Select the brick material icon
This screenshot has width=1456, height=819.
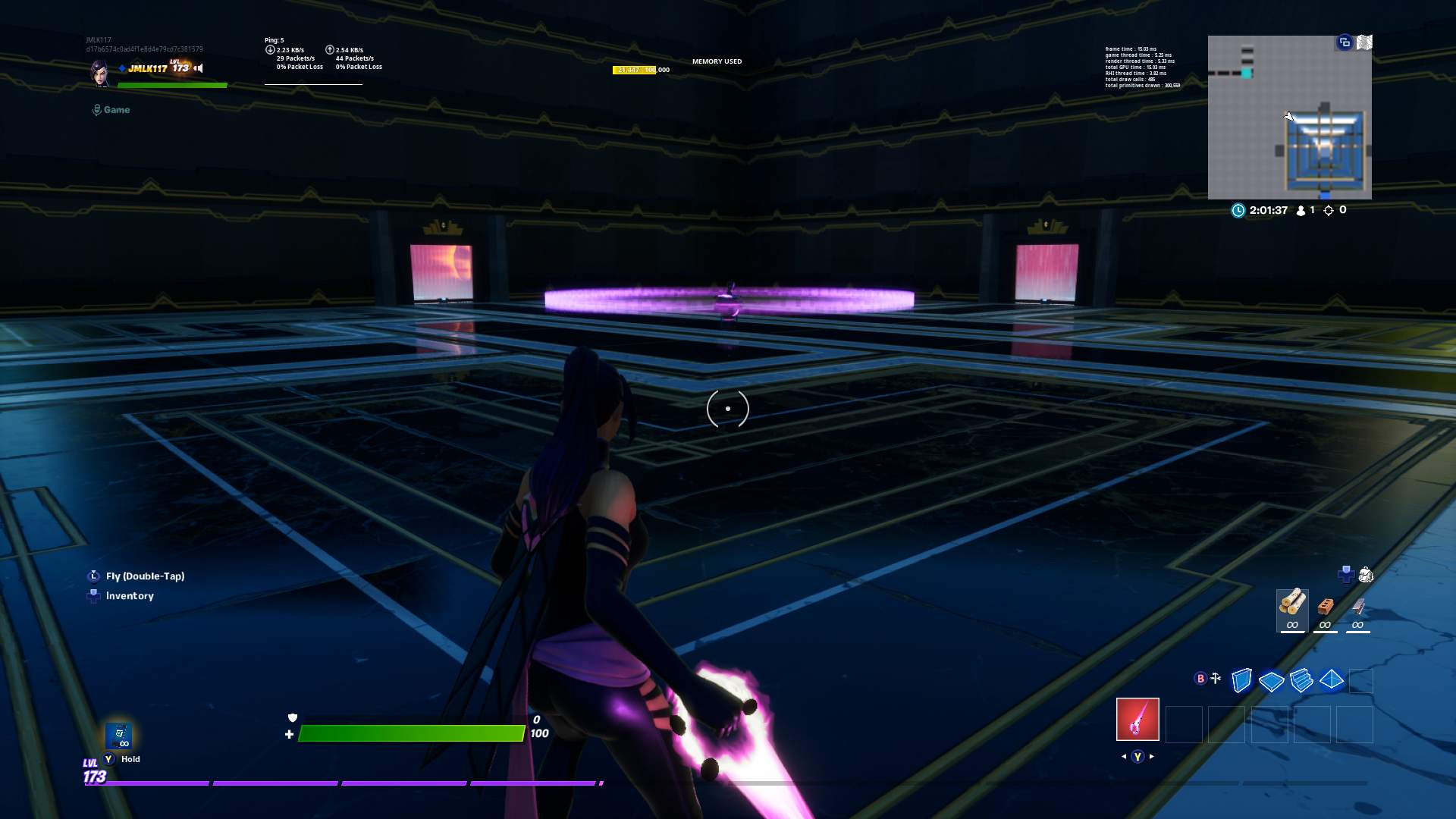[1325, 607]
